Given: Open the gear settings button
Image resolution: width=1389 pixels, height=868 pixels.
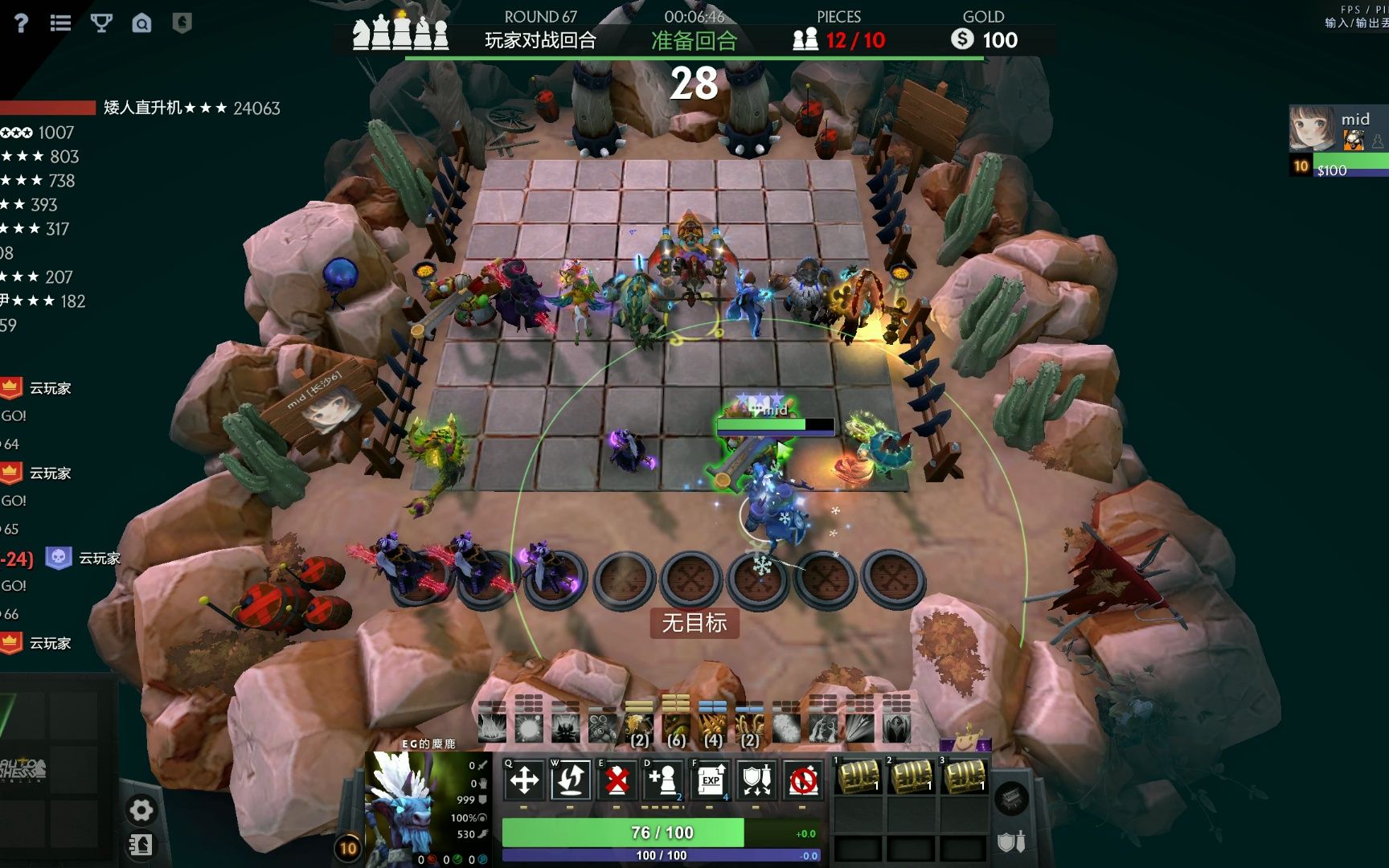Looking at the screenshot, I should (141, 810).
